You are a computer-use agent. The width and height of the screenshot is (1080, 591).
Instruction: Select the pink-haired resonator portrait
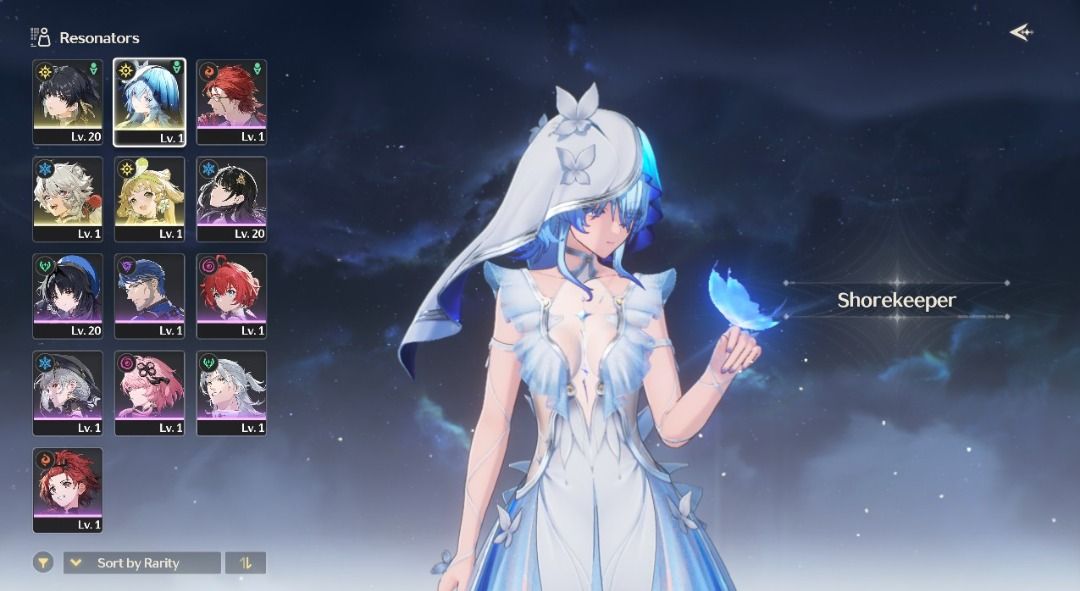click(149, 391)
